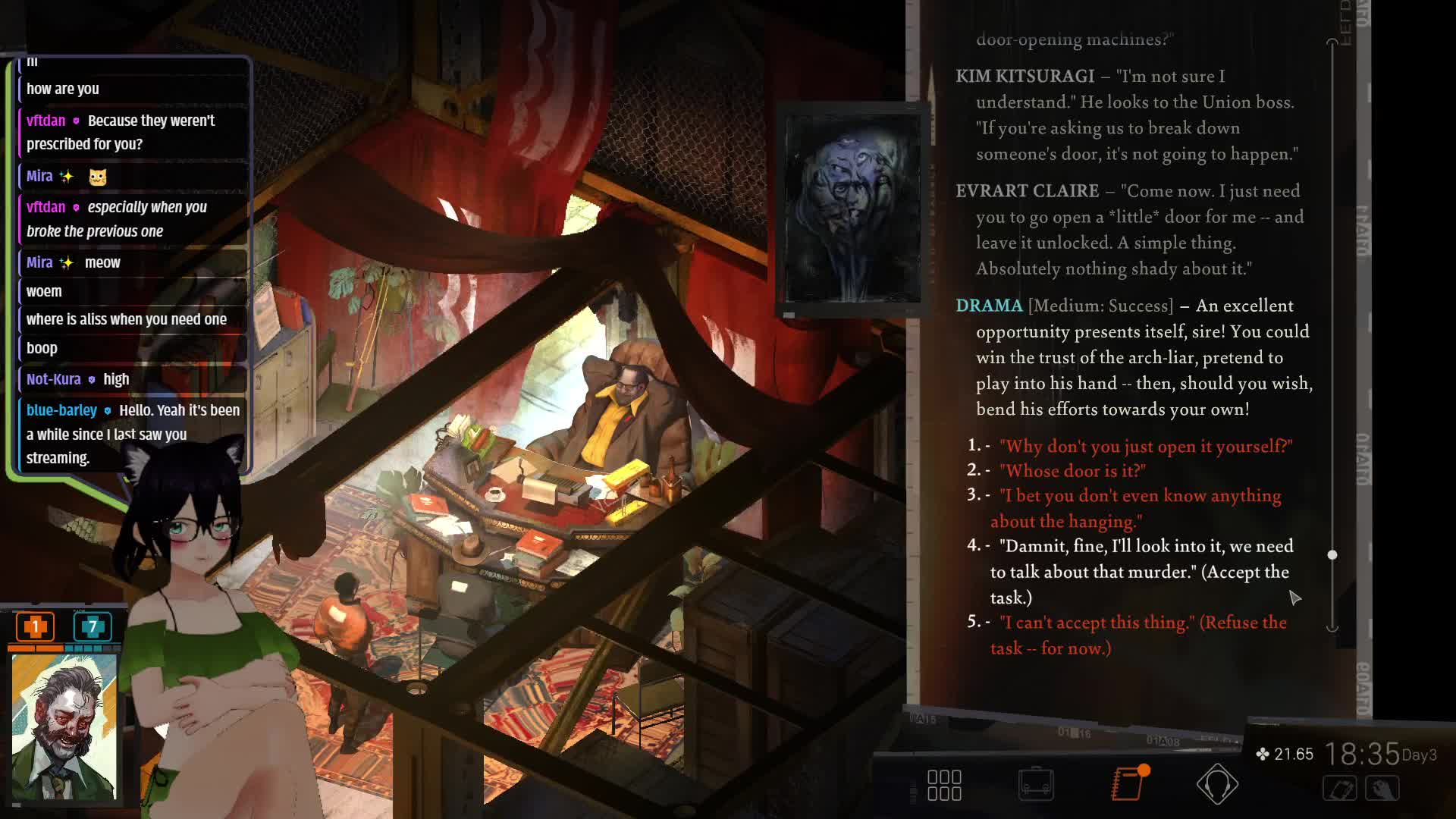Select the fist hand slot icon
Screen dimensions: 1456x819
(x=1382, y=789)
